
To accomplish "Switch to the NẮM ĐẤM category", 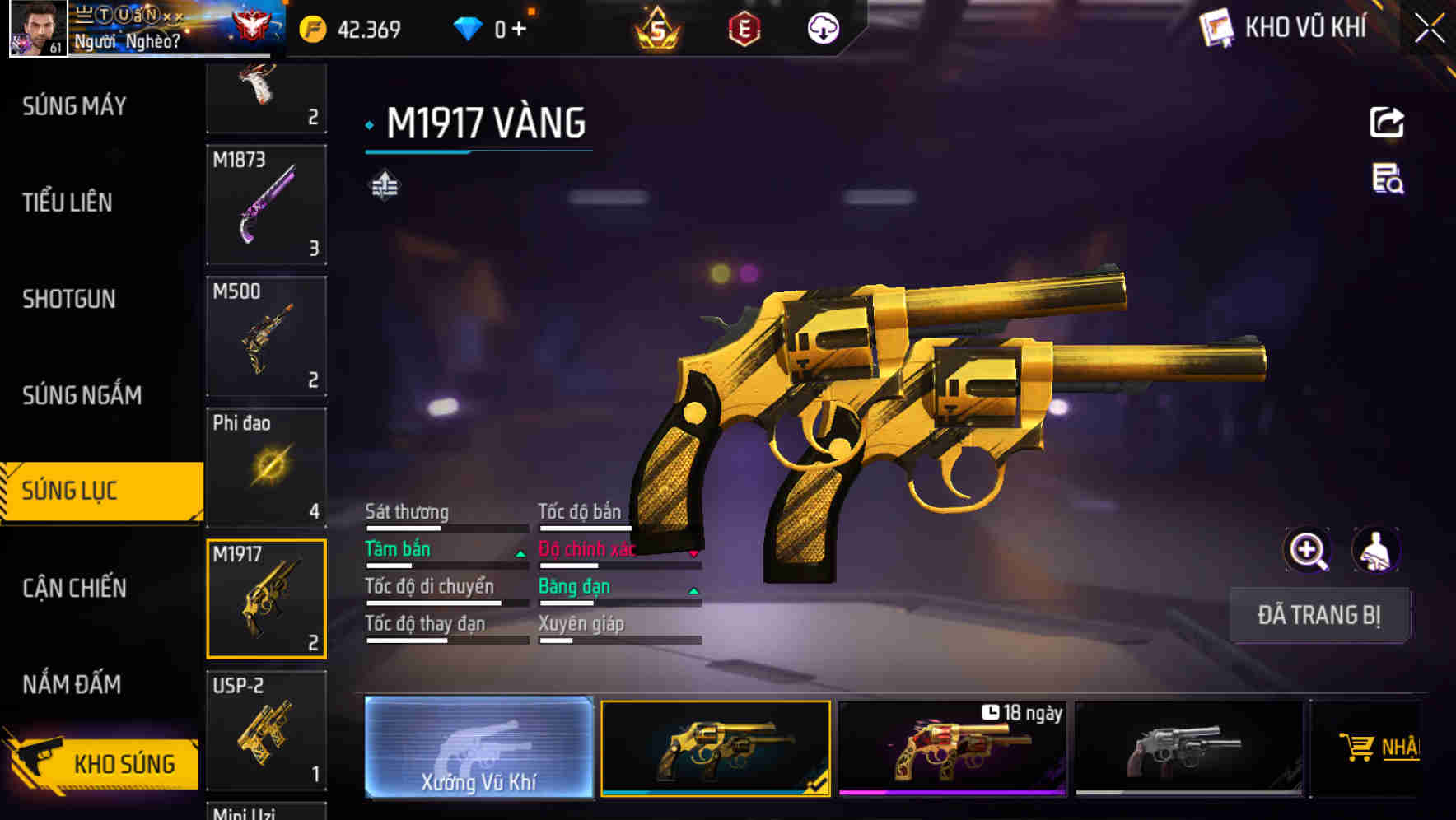I will pyautogui.click(x=72, y=684).
